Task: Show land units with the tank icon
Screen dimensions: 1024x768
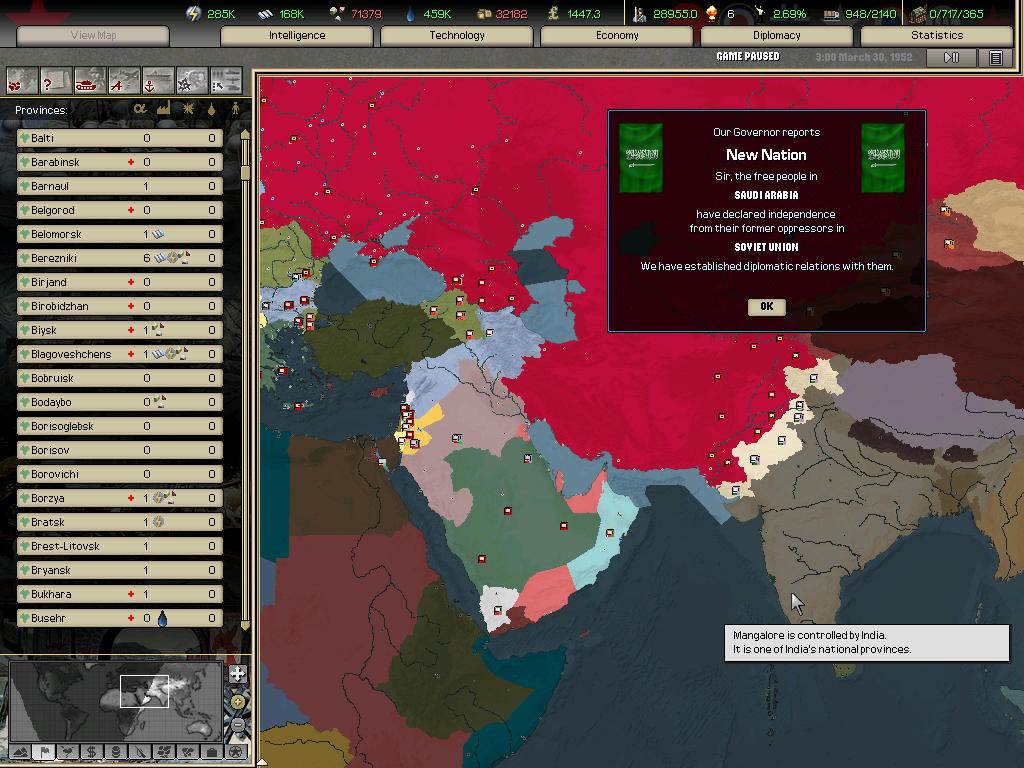Action: click(90, 79)
